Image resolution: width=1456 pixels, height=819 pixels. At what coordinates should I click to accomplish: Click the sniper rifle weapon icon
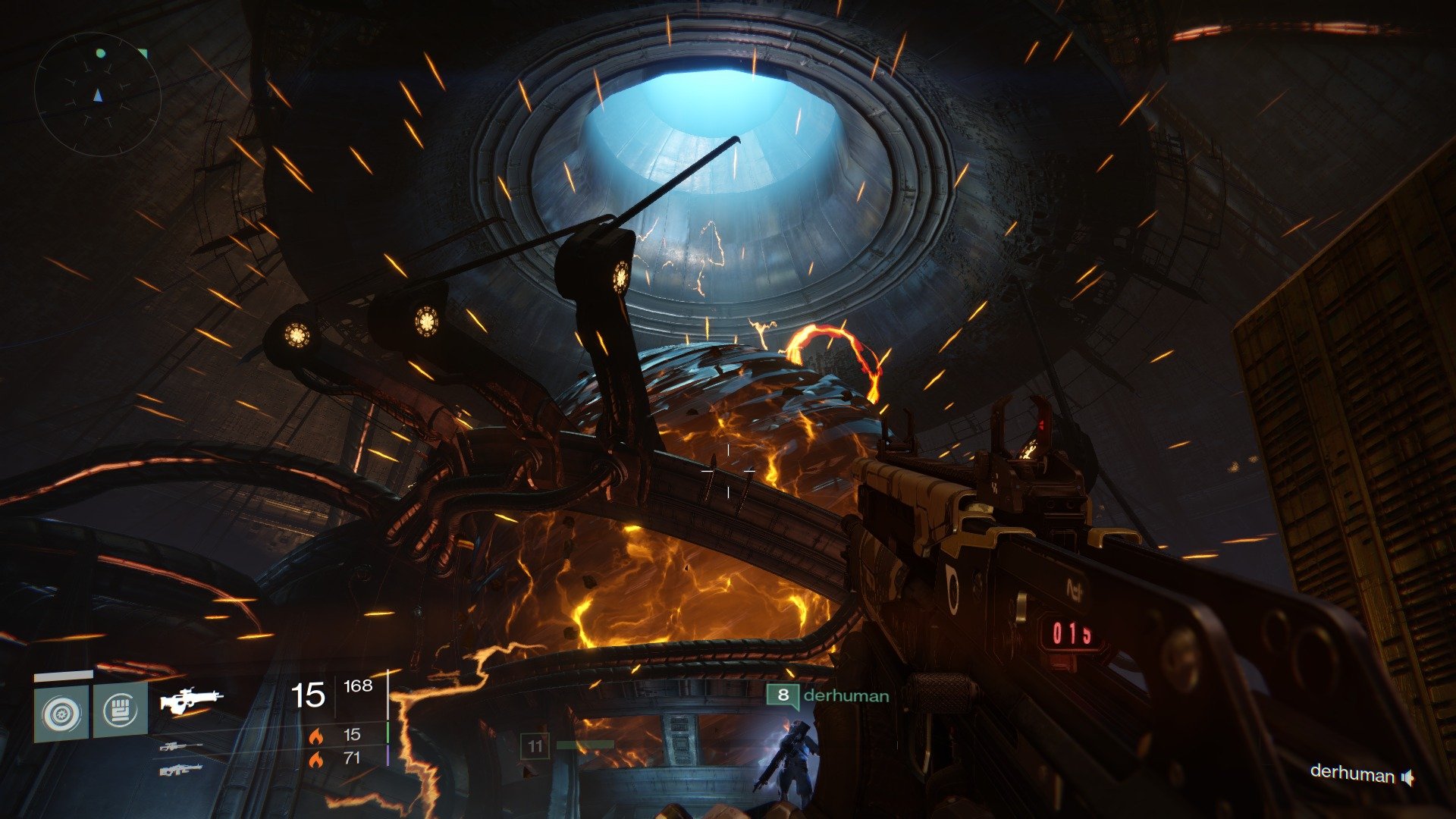[x=180, y=747]
